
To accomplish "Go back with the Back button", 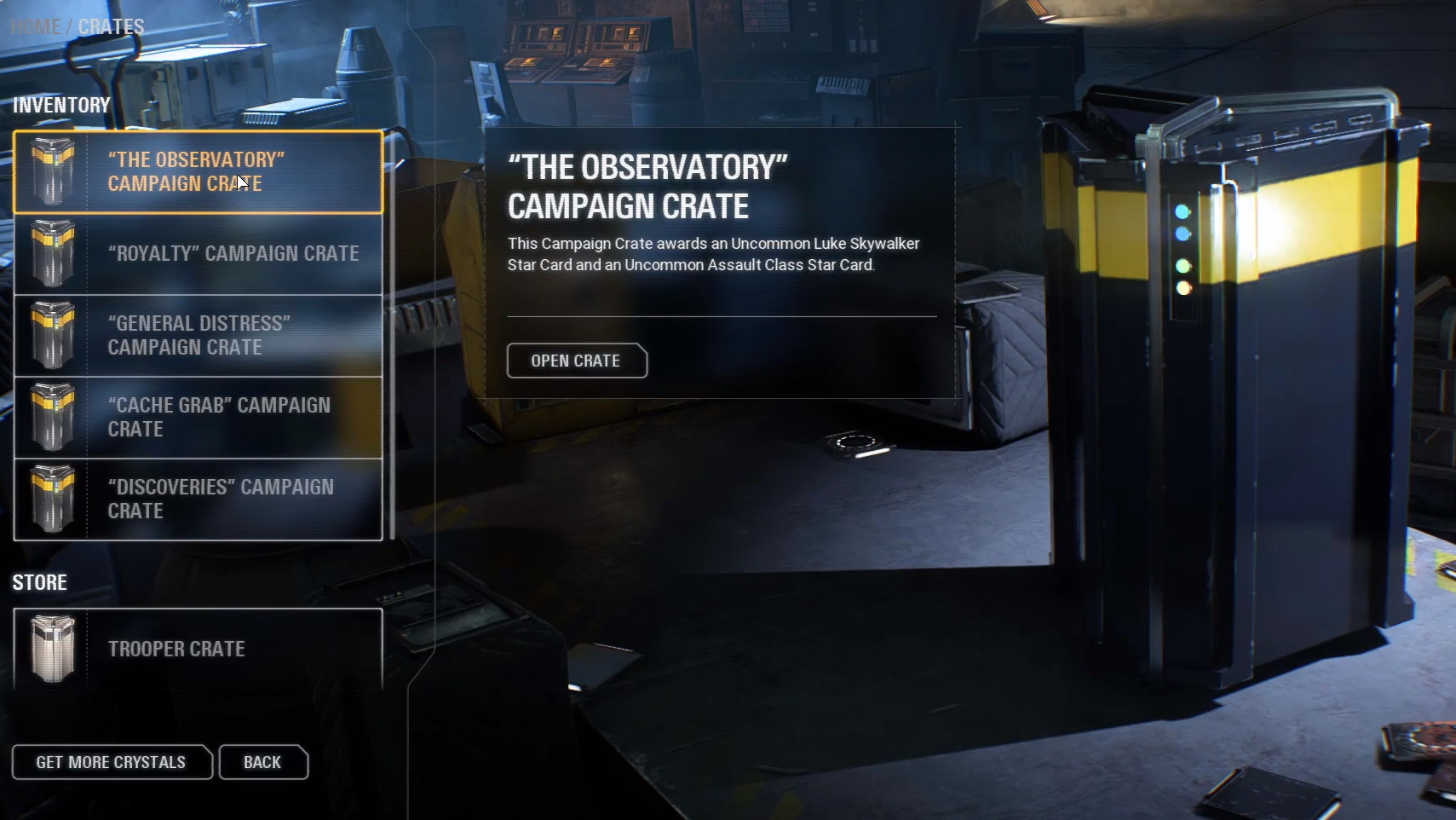I will point(263,762).
